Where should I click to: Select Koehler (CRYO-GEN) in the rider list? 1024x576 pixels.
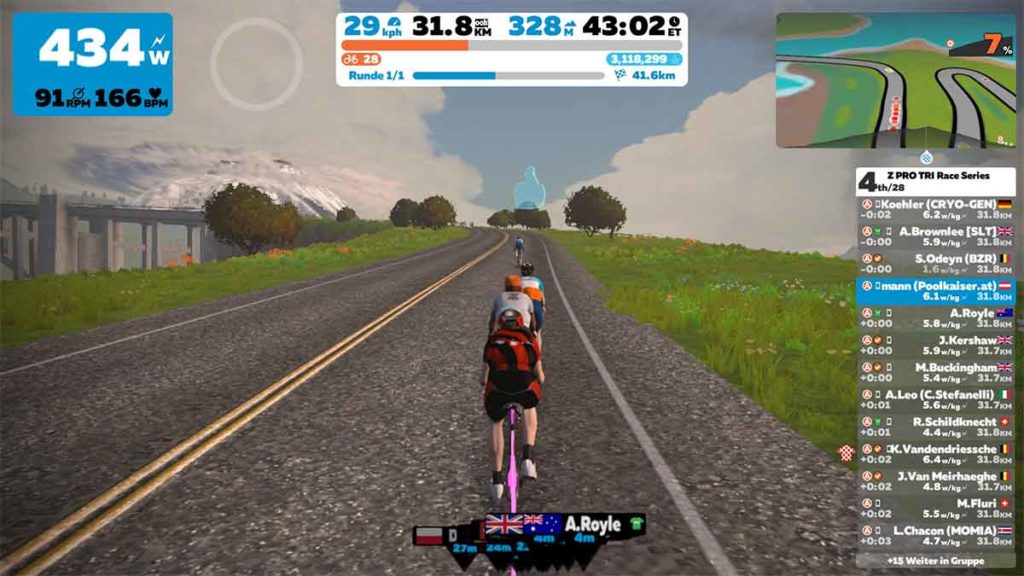[x=935, y=208]
